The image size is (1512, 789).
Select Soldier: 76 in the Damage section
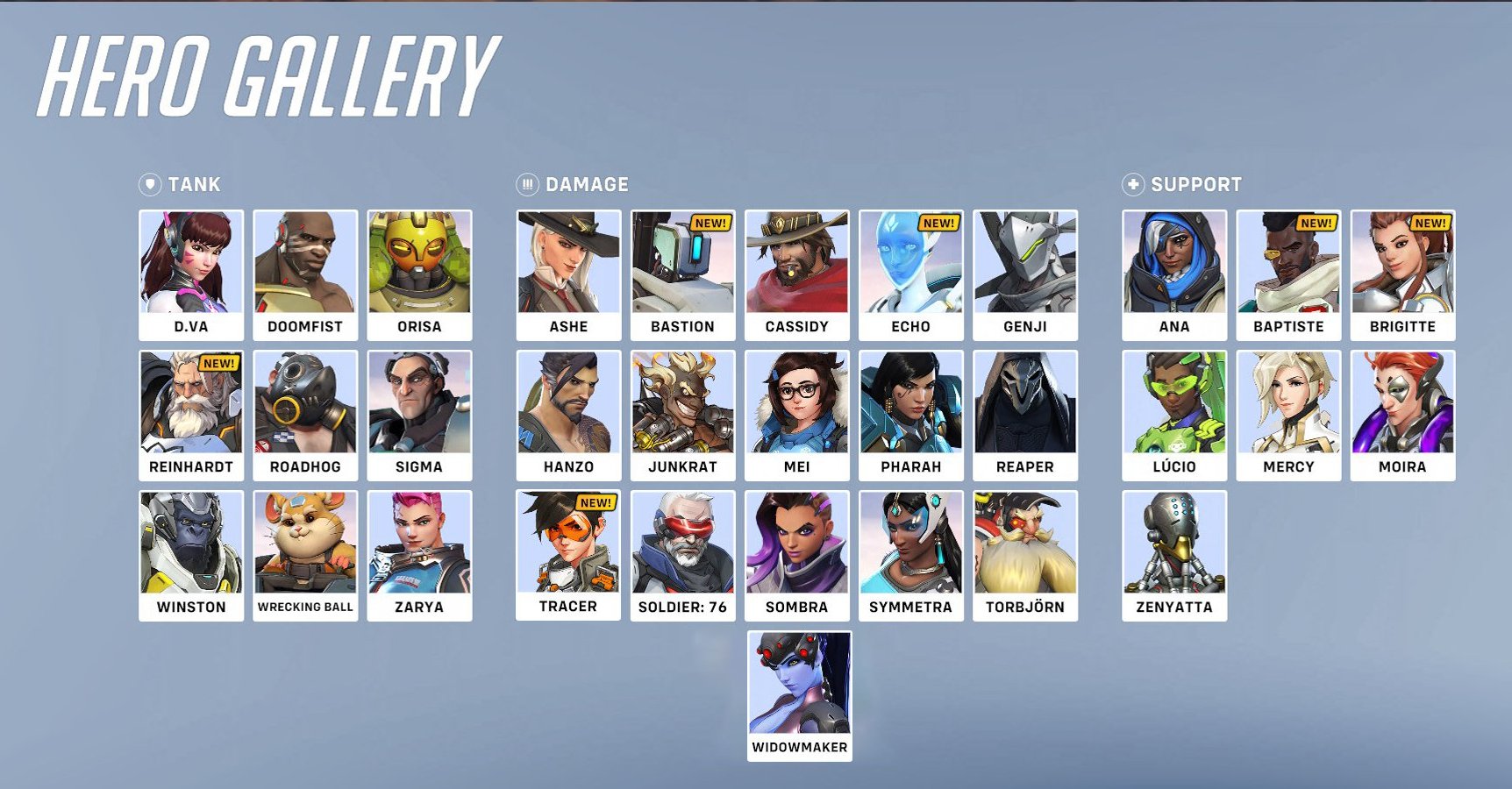point(683,548)
